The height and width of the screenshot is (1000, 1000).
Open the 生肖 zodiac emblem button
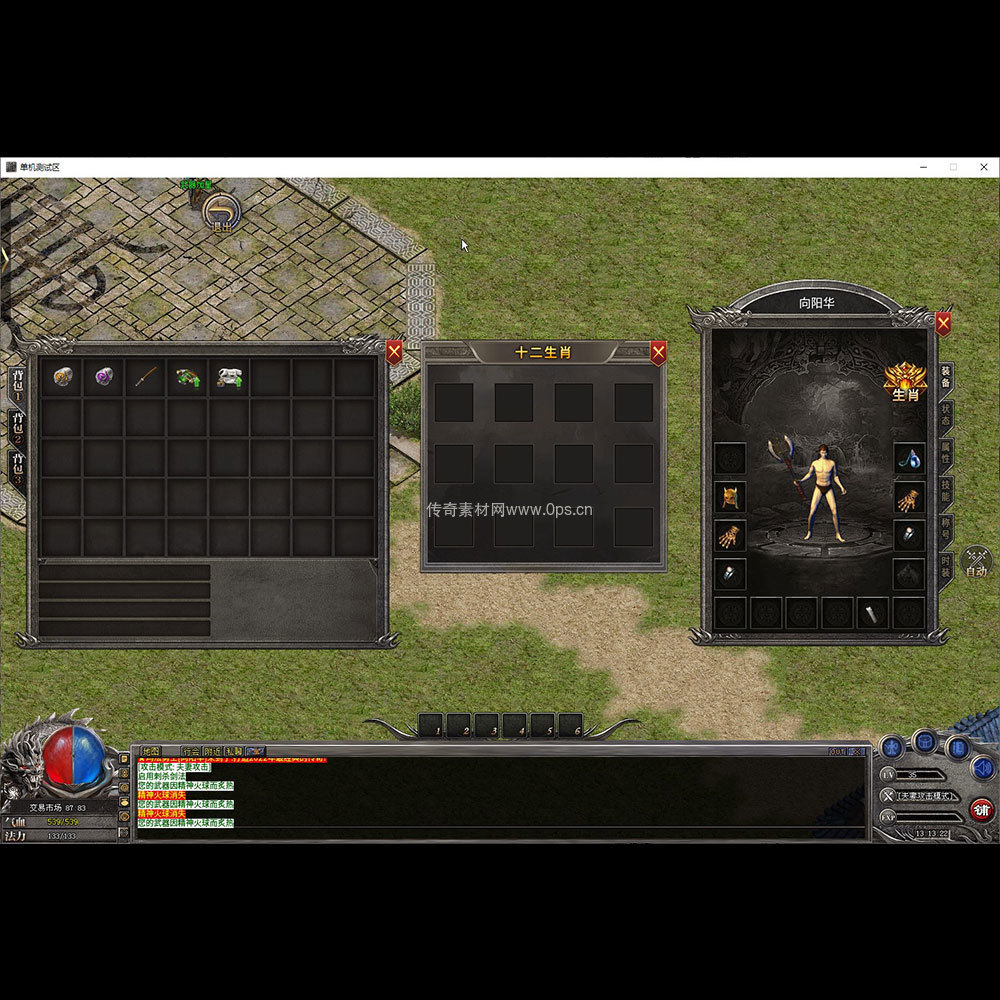pyautogui.click(x=904, y=381)
